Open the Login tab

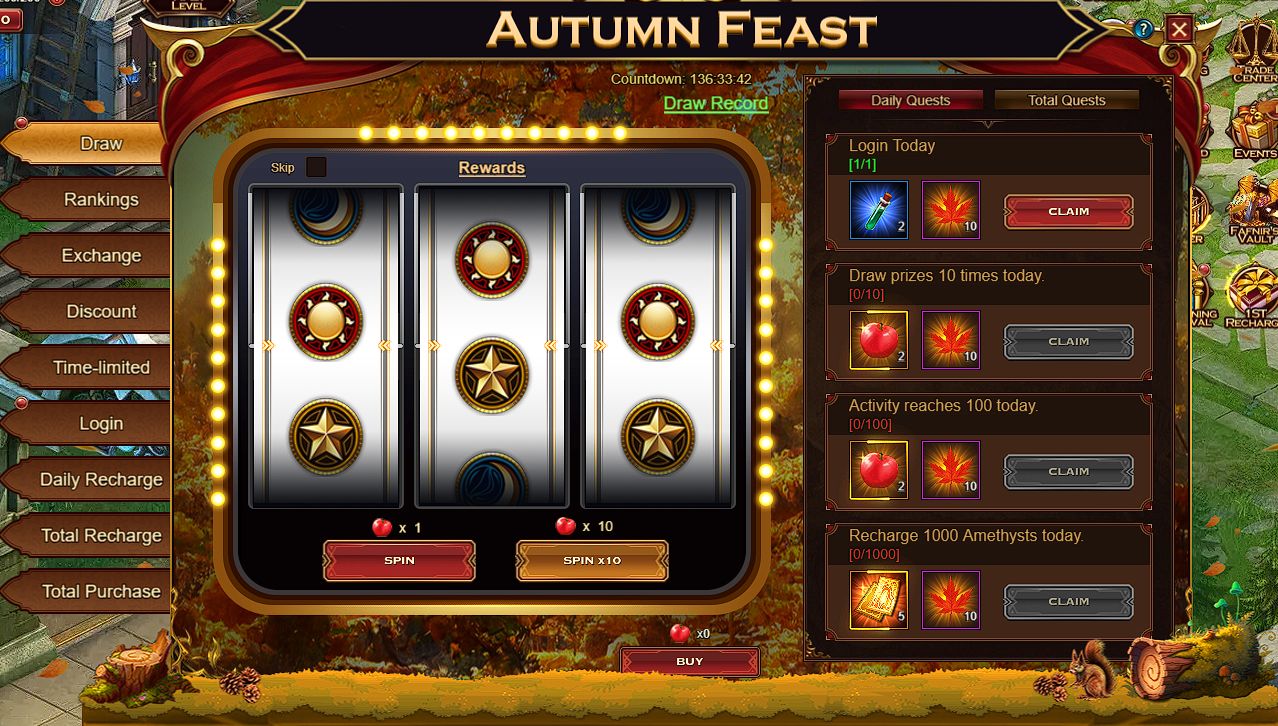100,424
